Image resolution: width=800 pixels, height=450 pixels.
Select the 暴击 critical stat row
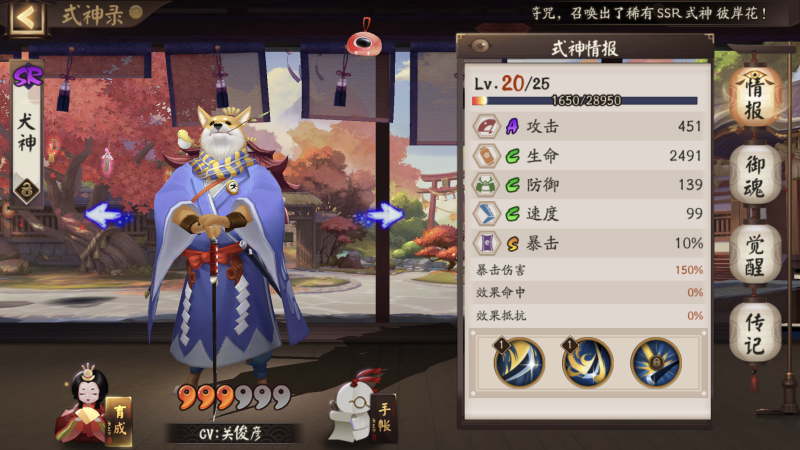[x=588, y=243]
